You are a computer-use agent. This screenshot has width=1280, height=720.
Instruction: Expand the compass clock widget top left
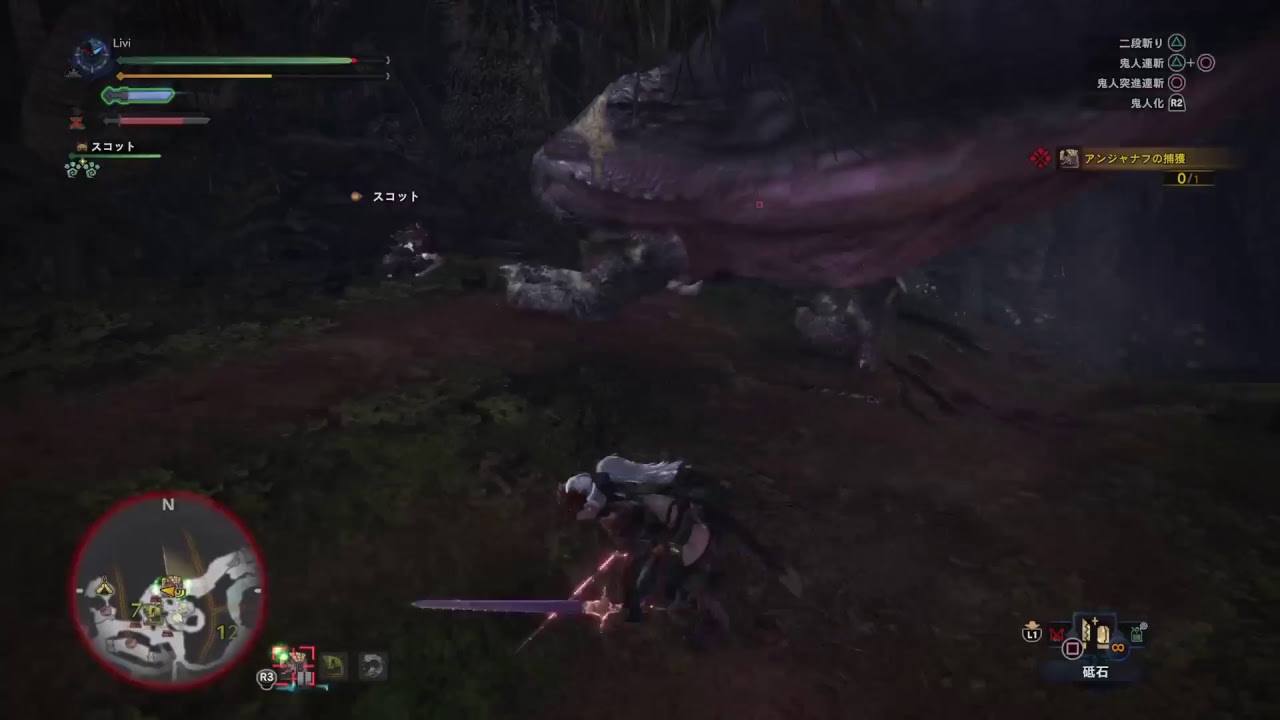[92, 53]
